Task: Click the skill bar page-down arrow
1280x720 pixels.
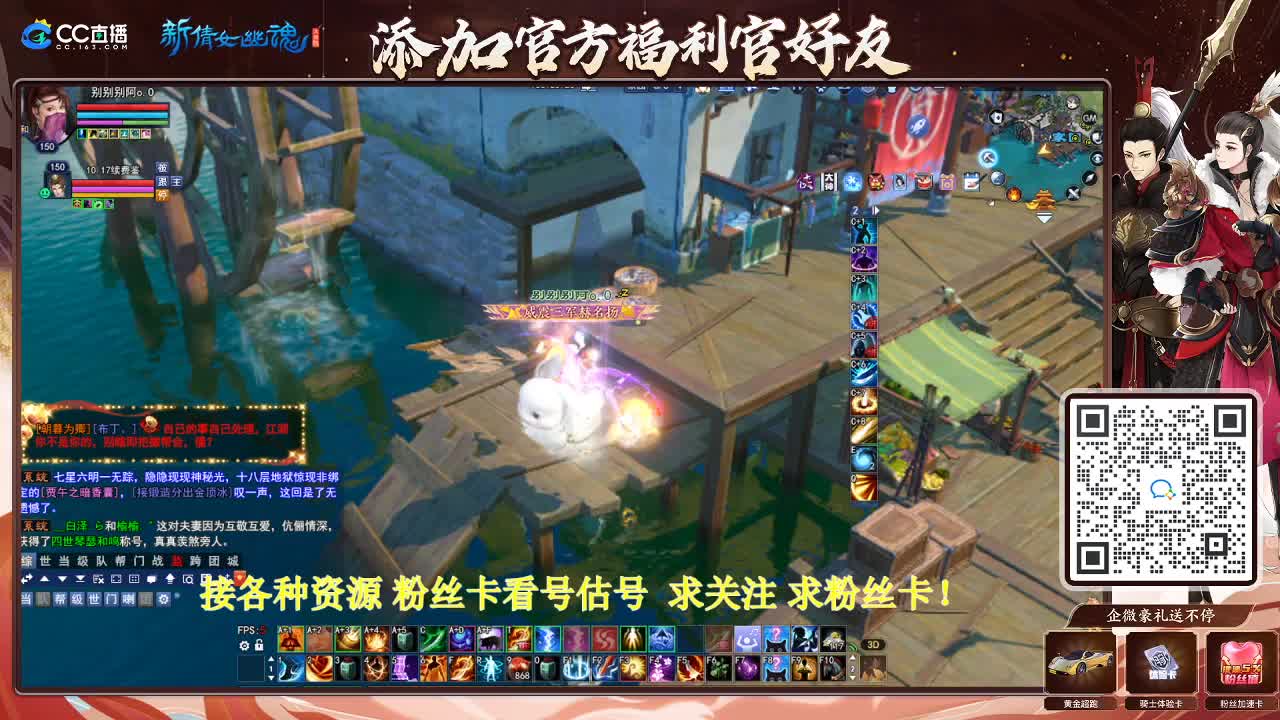Action: tap(270, 679)
